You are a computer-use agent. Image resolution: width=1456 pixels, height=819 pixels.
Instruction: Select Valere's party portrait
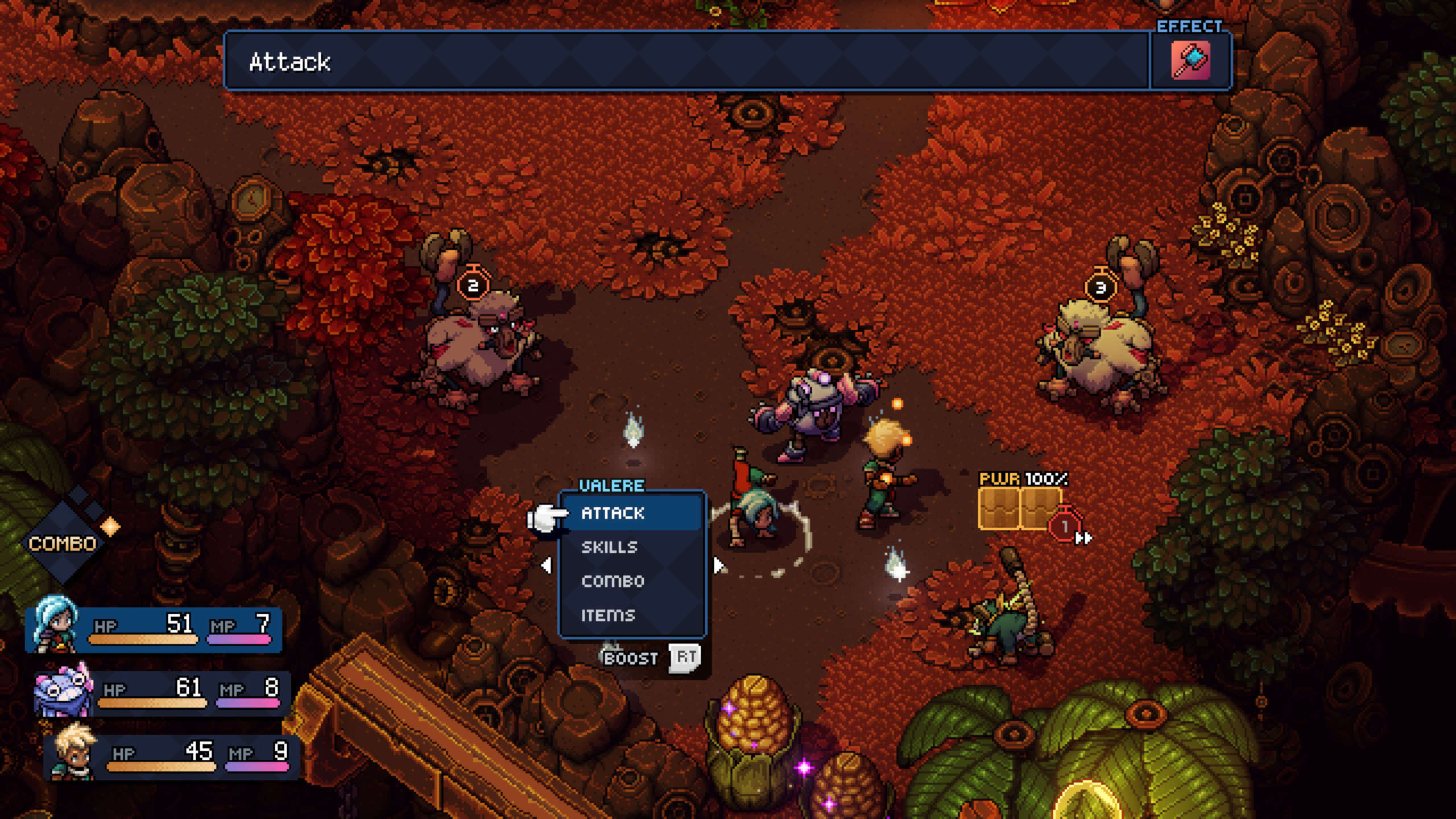(x=55, y=624)
